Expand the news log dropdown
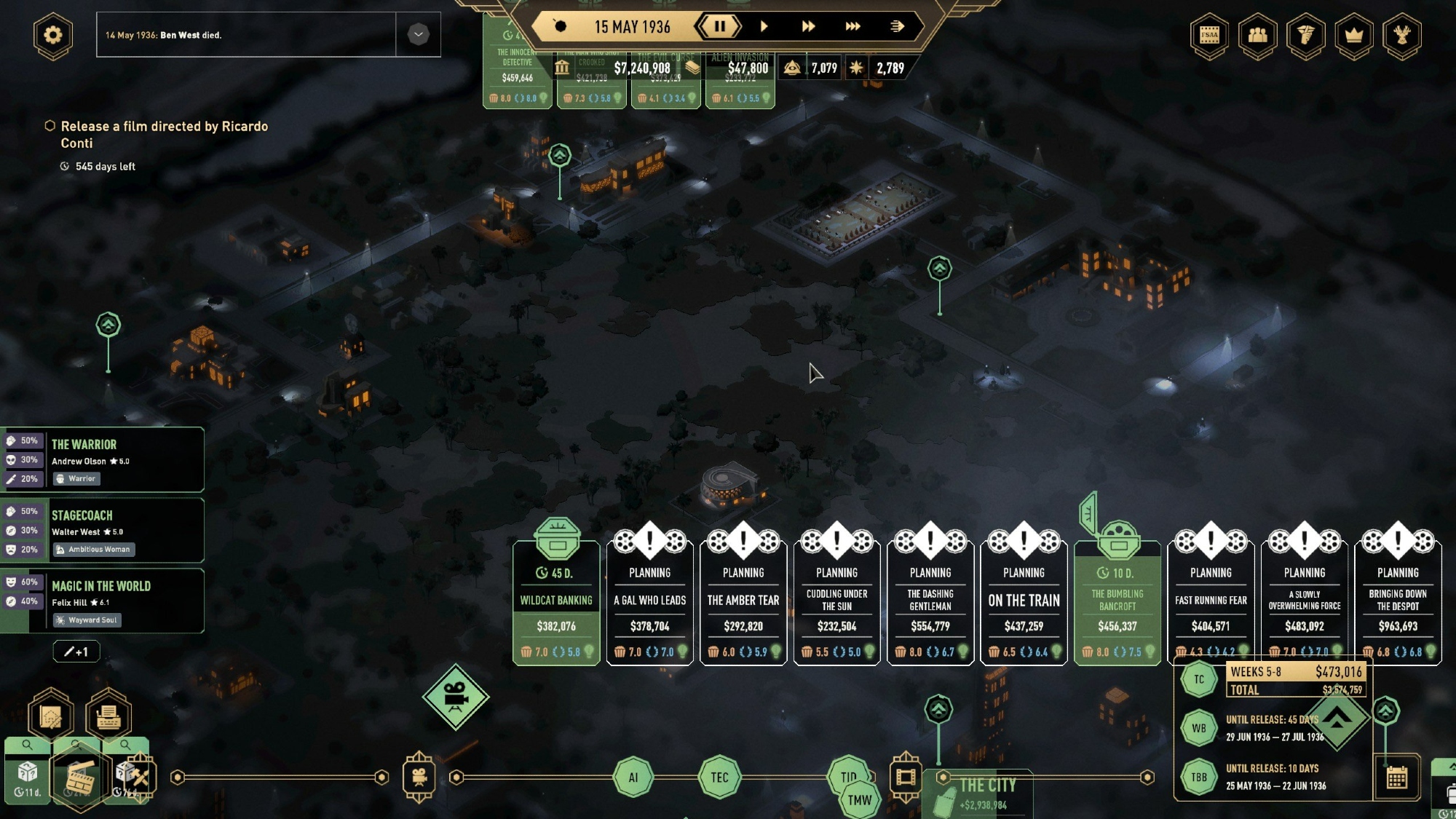This screenshot has width=1456, height=819. click(418, 34)
